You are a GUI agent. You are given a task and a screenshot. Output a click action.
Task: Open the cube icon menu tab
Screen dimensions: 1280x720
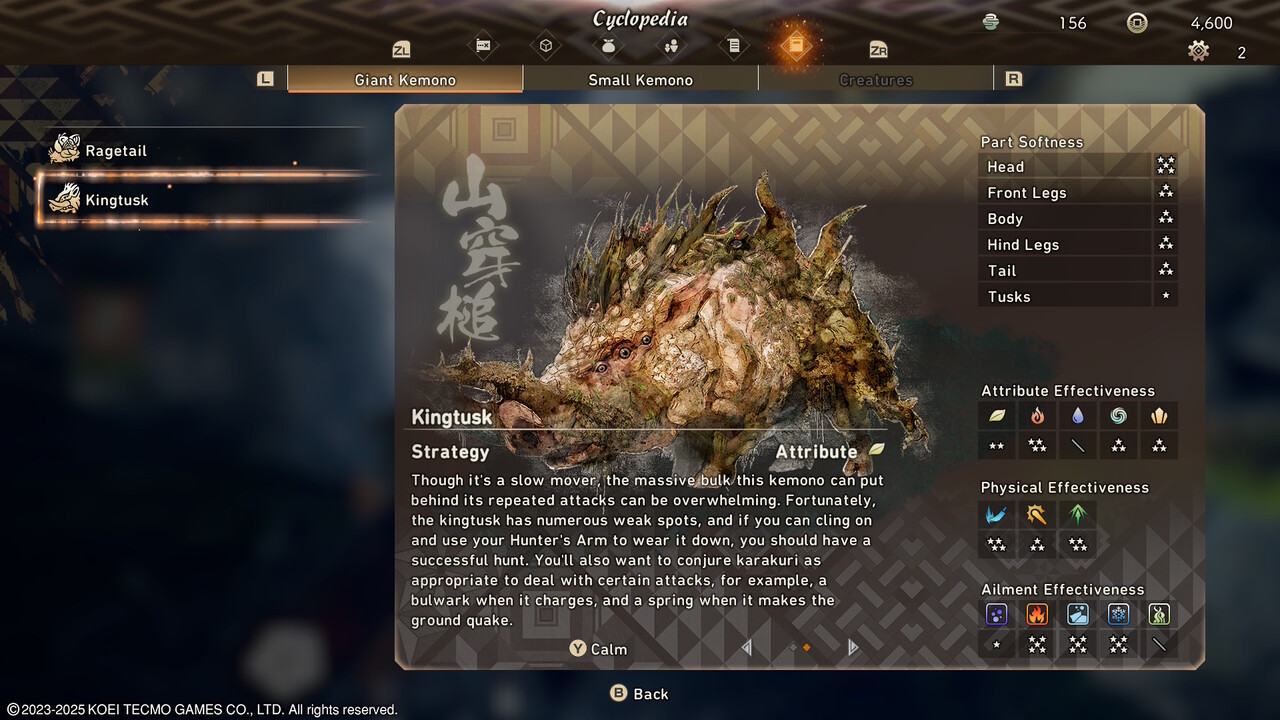546,46
